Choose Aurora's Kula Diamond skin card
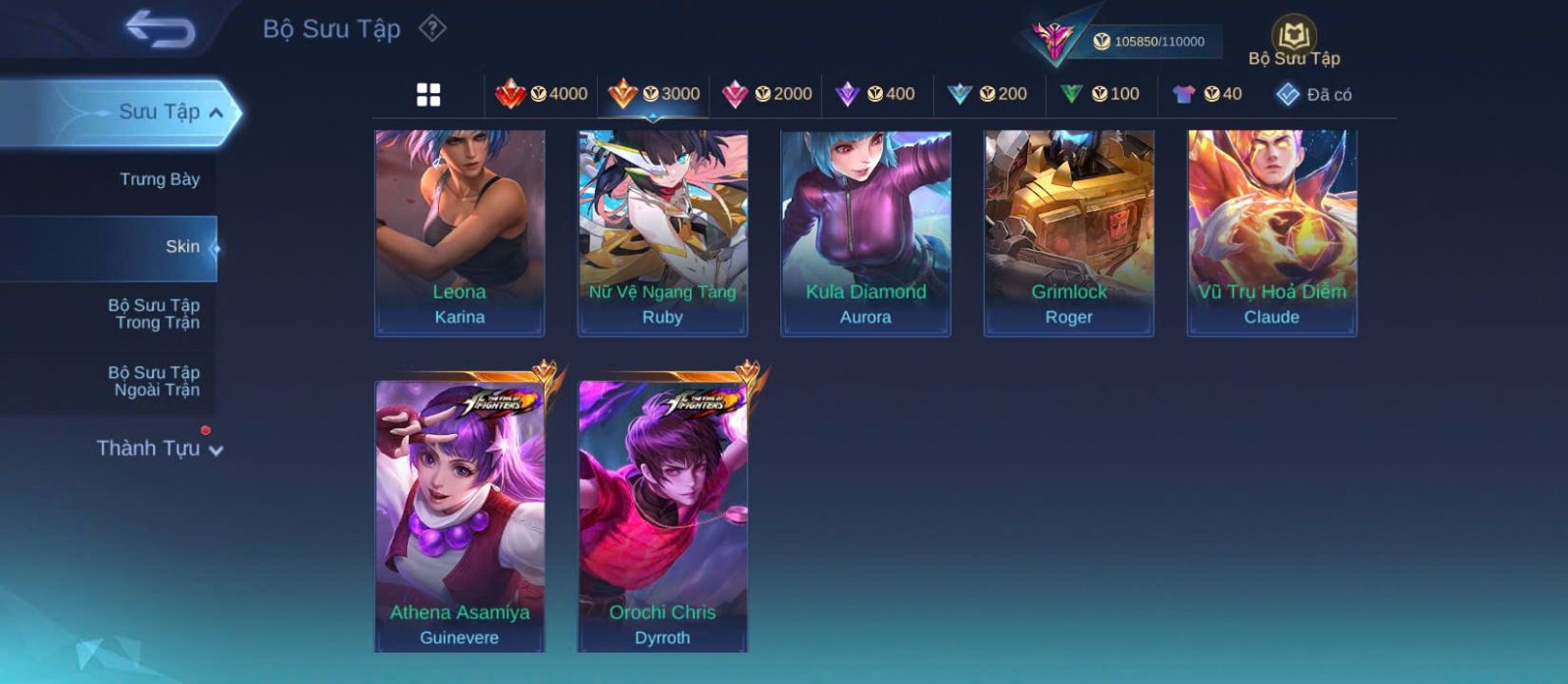 tap(865, 233)
